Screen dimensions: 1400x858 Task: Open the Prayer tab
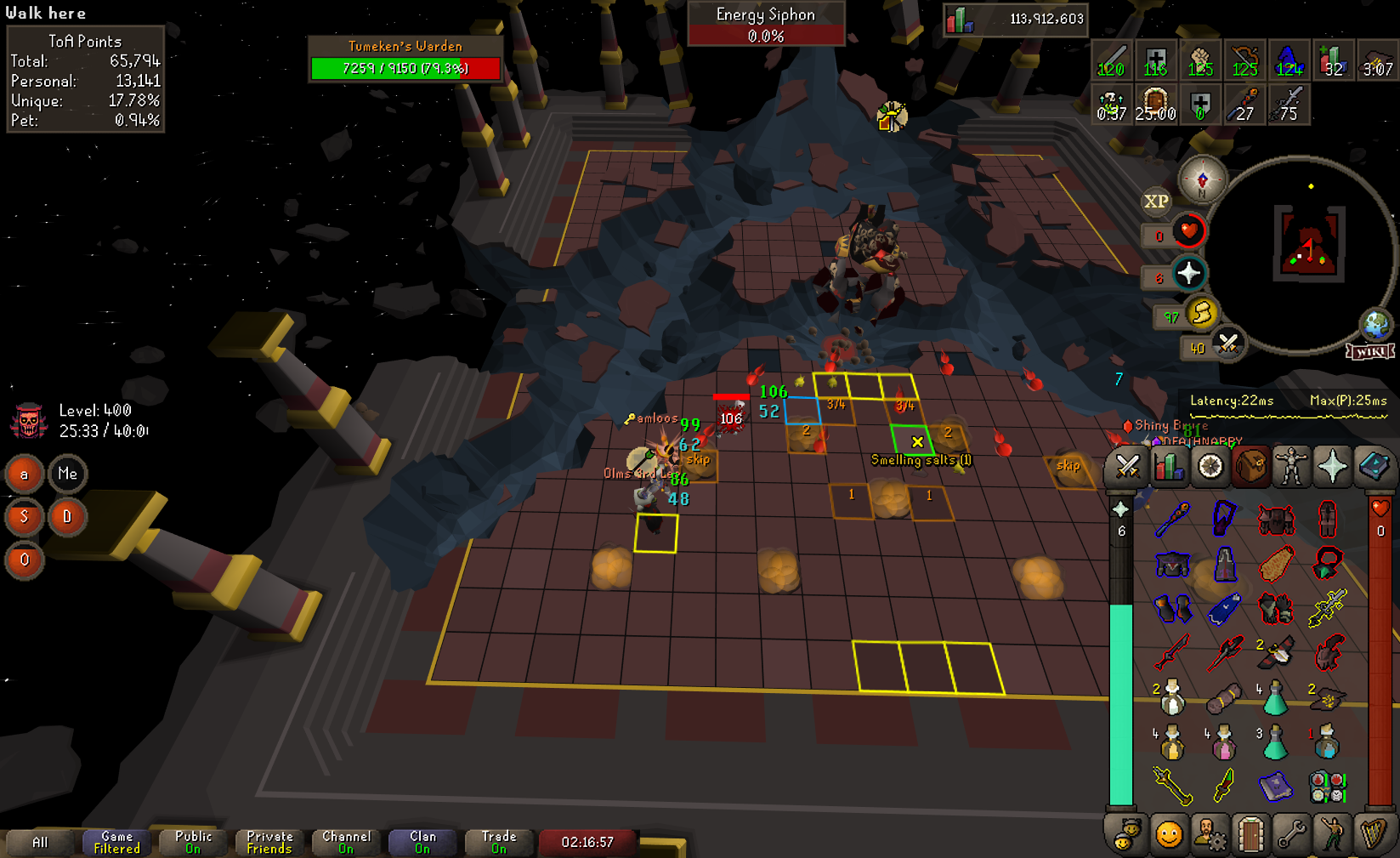[x=1332, y=467]
